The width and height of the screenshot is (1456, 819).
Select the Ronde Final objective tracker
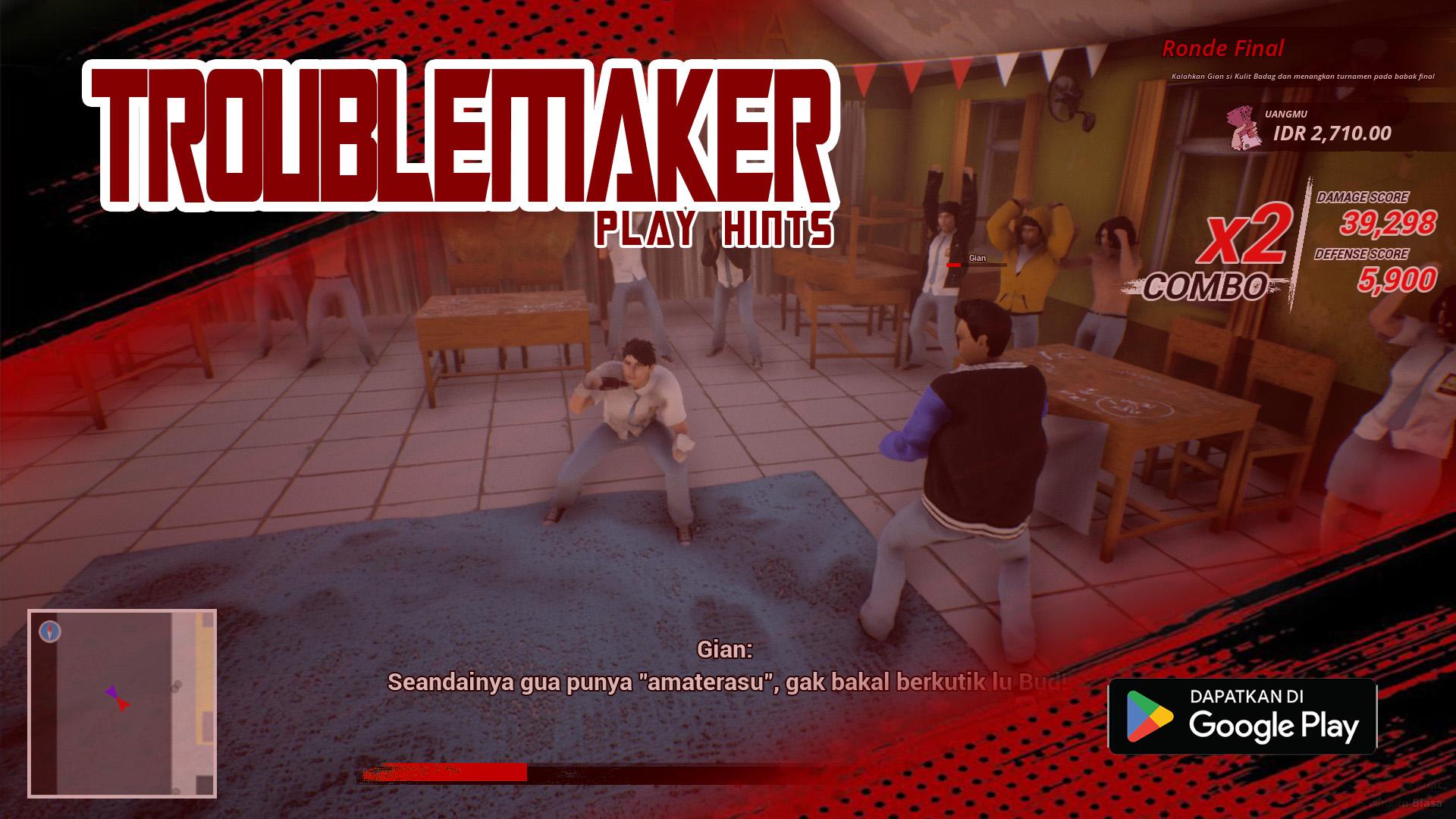(x=1222, y=49)
